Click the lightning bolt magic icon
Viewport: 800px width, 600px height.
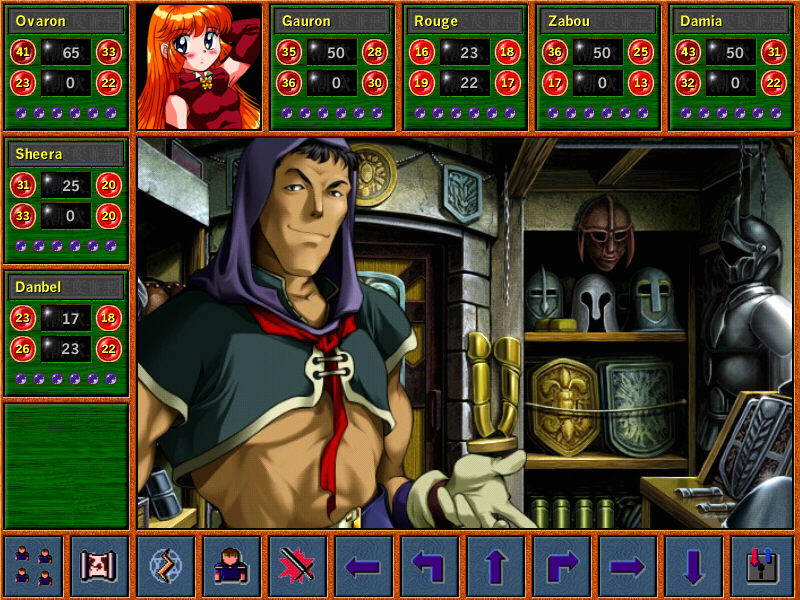165,567
